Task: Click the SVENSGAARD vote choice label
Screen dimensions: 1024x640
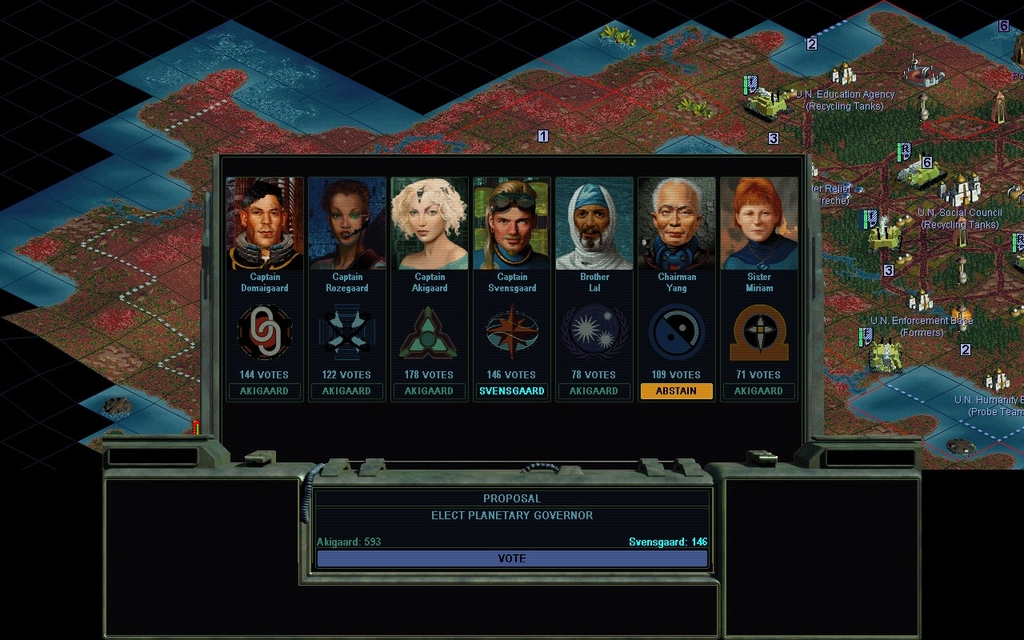Action: point(512,391)
